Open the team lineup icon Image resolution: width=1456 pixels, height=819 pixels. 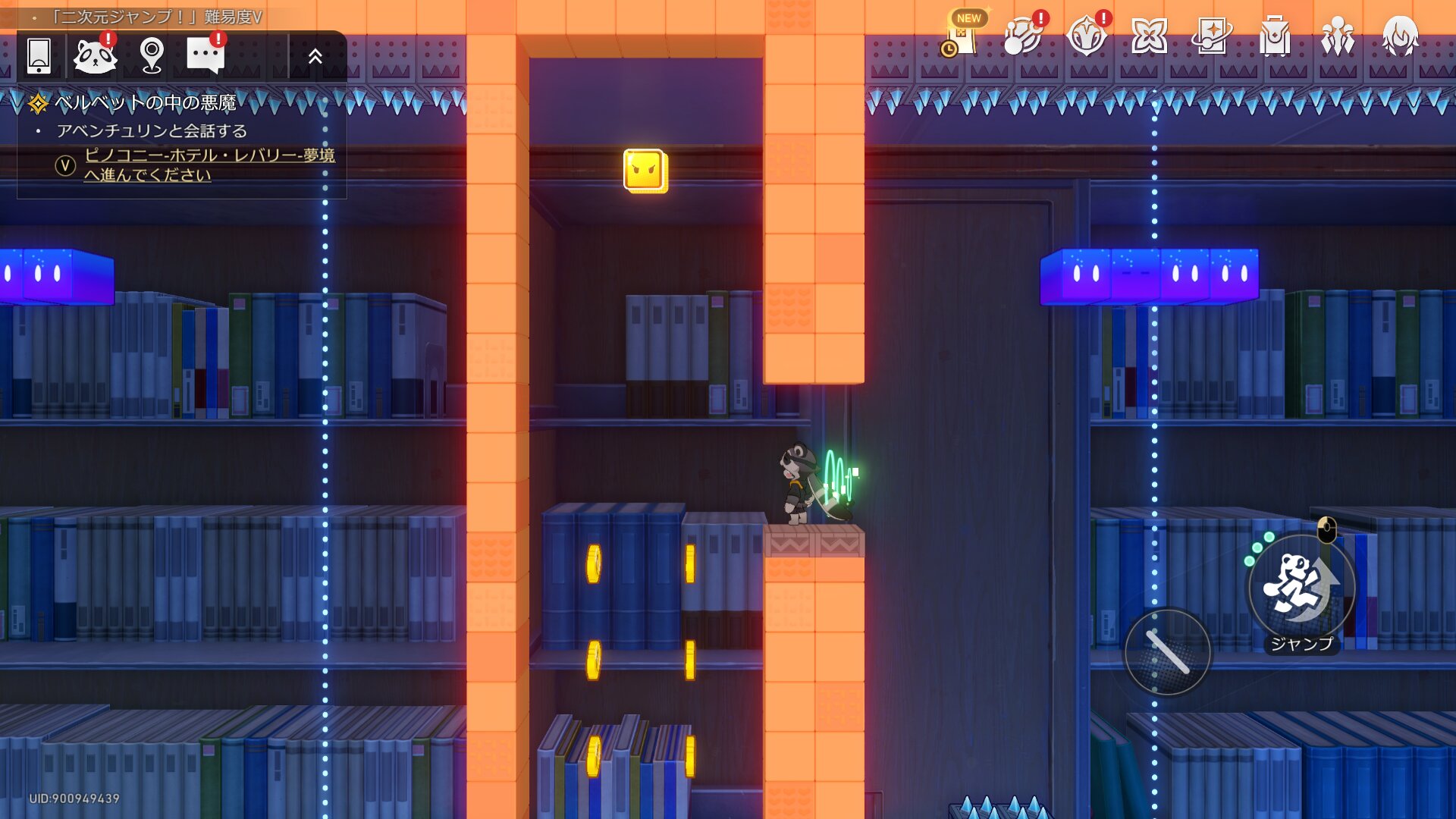[x=1338, y=36]
